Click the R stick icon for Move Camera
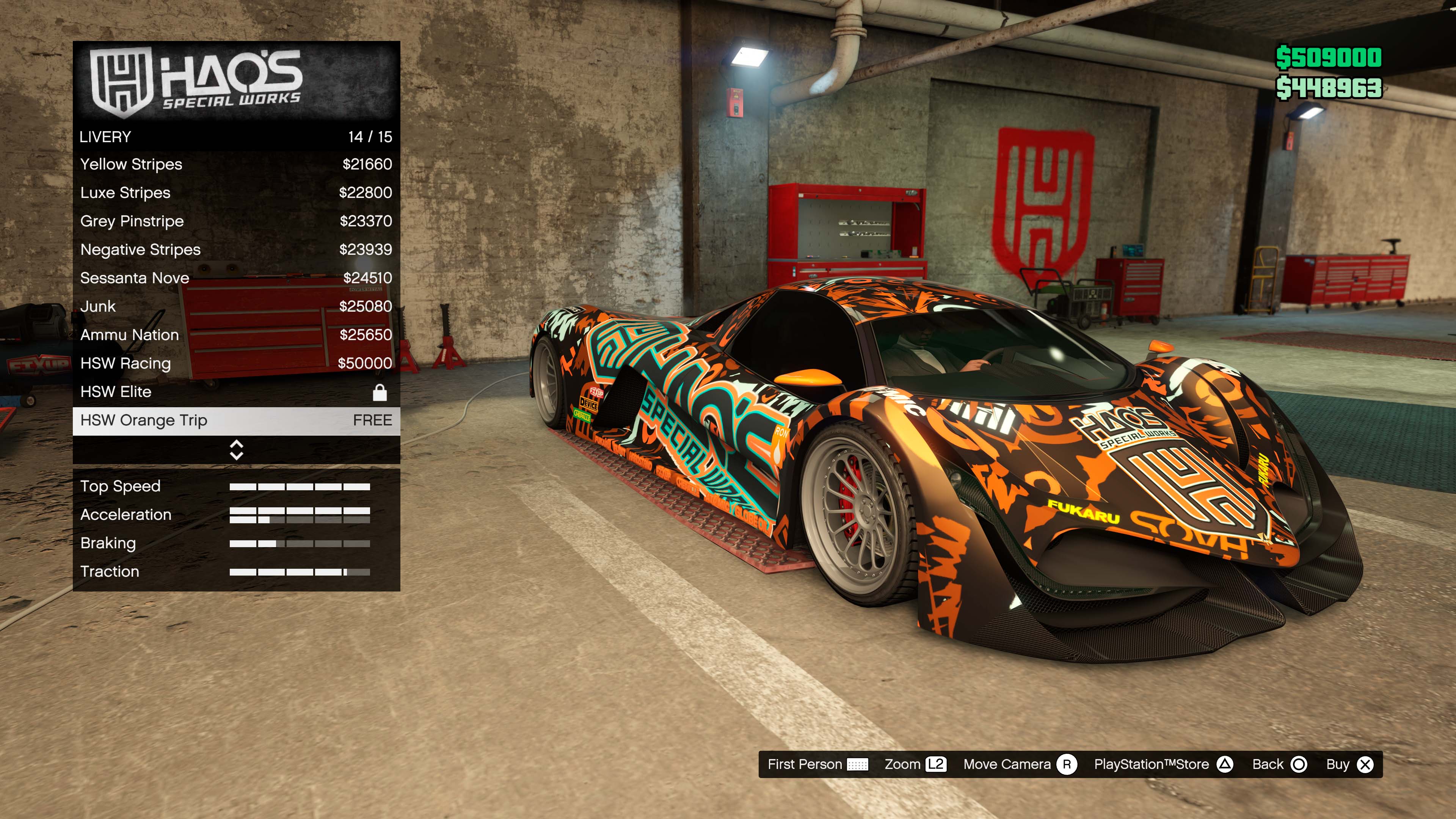The width and height of the screenshot is (1456, 819). coord(1075,764)
